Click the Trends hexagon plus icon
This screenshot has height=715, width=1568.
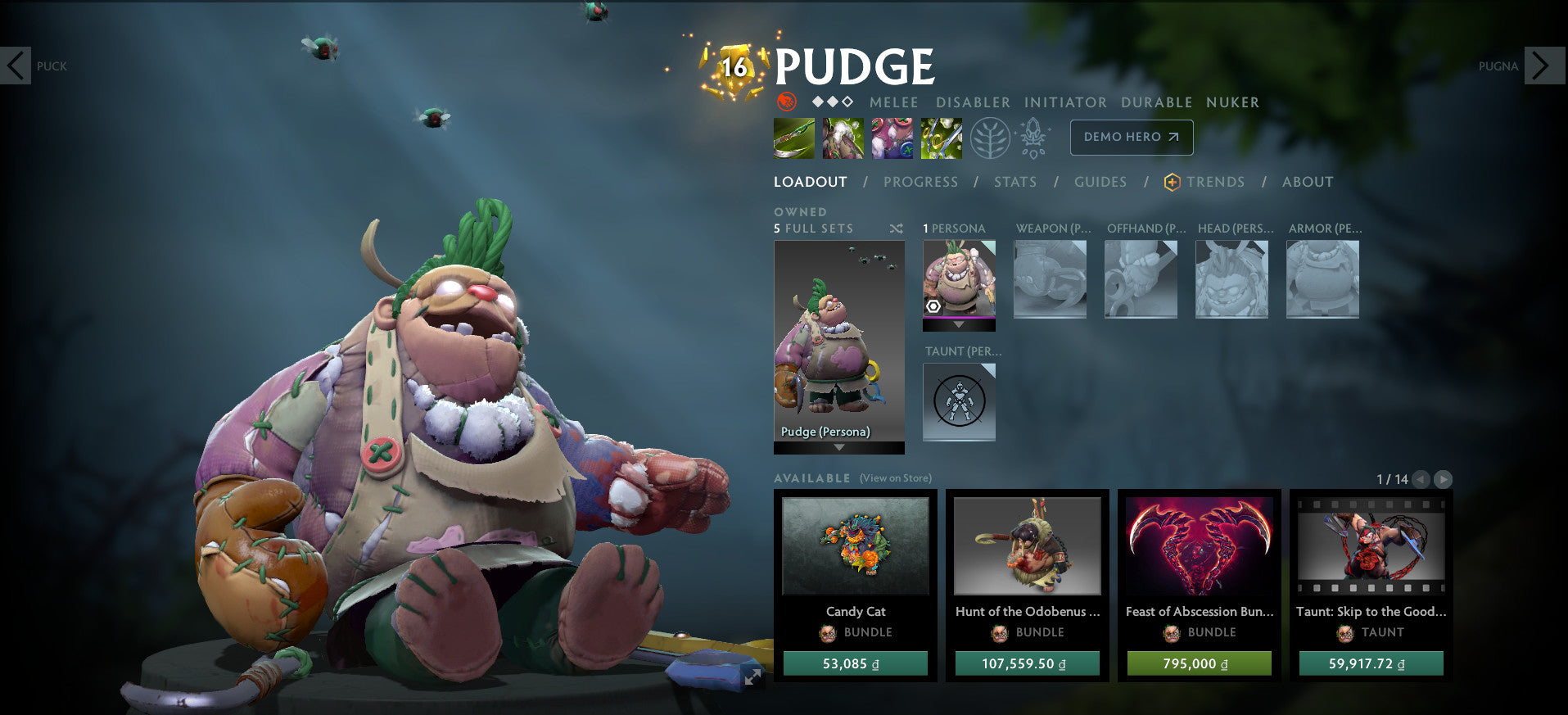[1173, 183]
